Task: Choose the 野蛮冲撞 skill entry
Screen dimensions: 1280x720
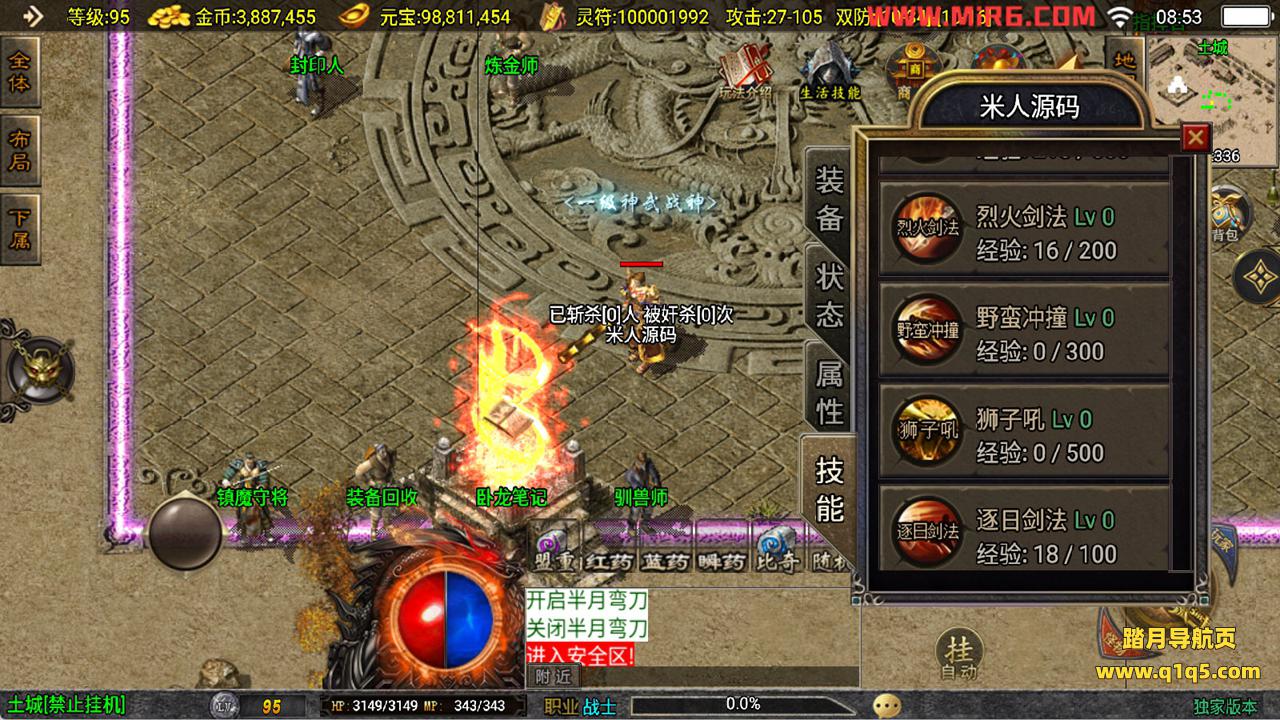Action: 1024,332
